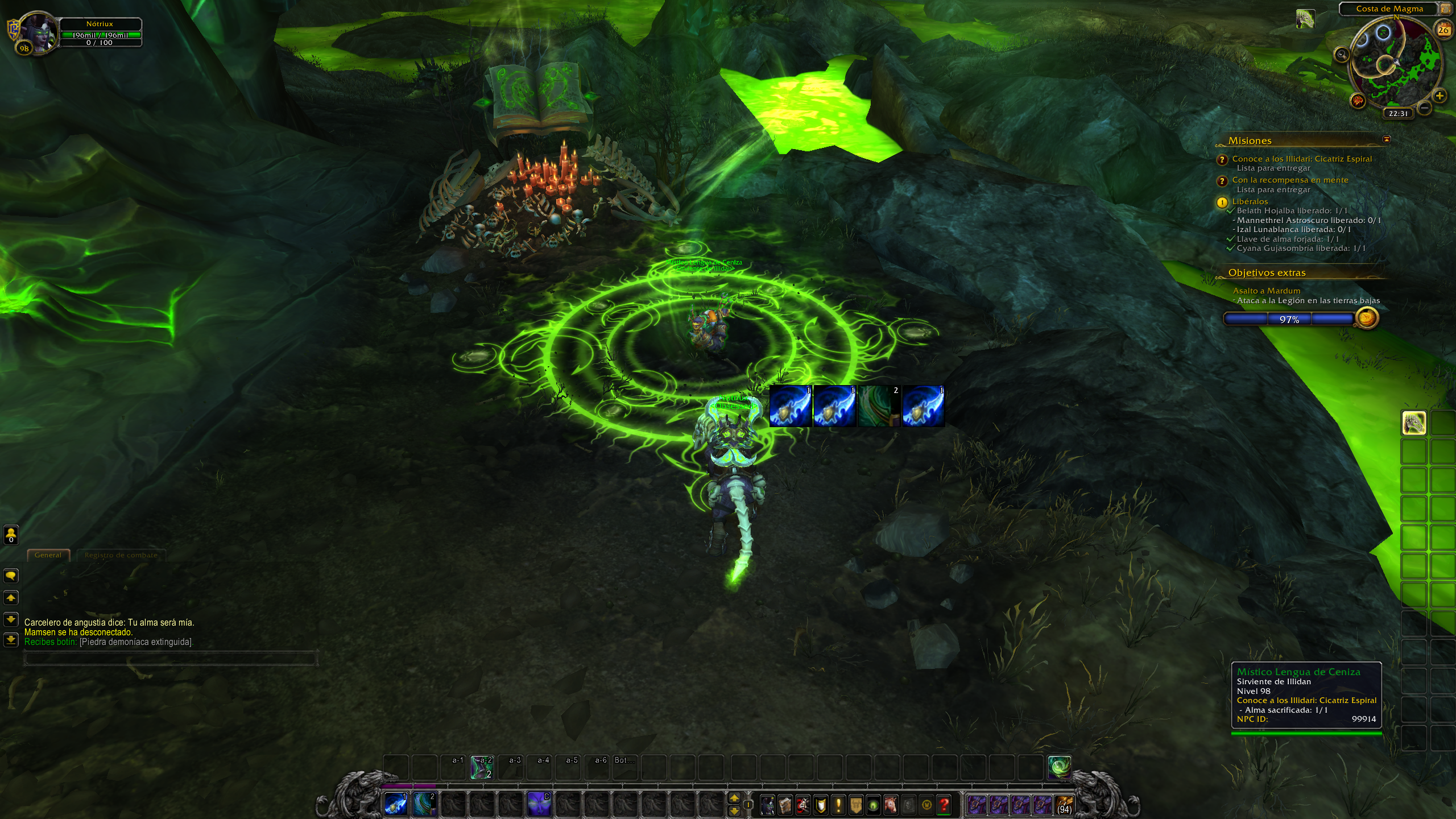Zoom in the minimap with plus button

(1440, 96)
